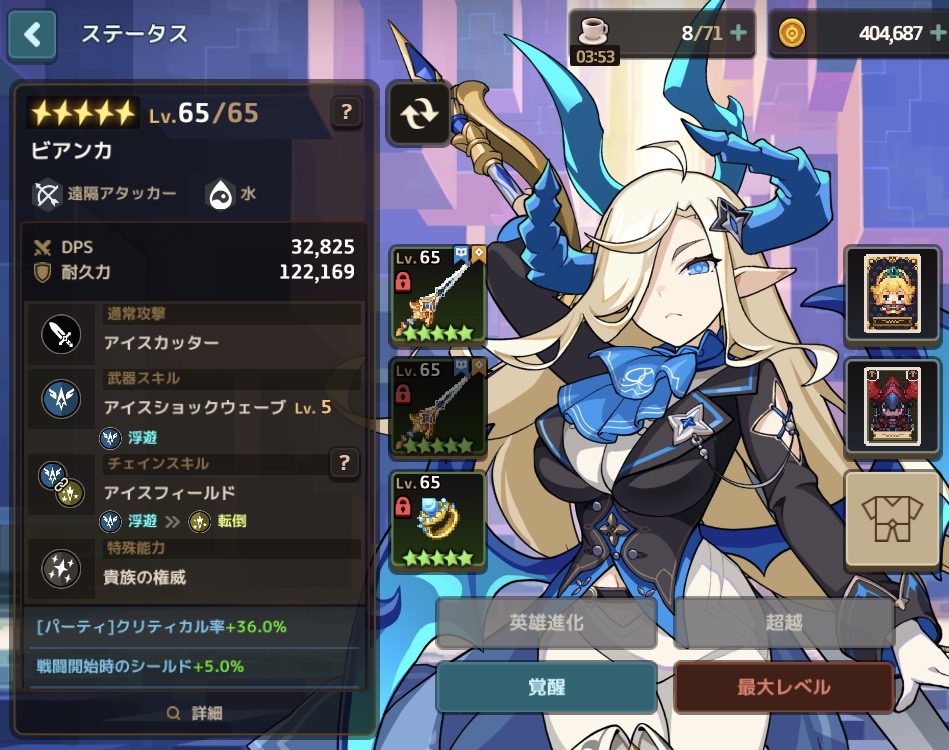Viewport: 949px width, 750px height.
Task: Choose the 英雄進化 button
Action: 546,623
